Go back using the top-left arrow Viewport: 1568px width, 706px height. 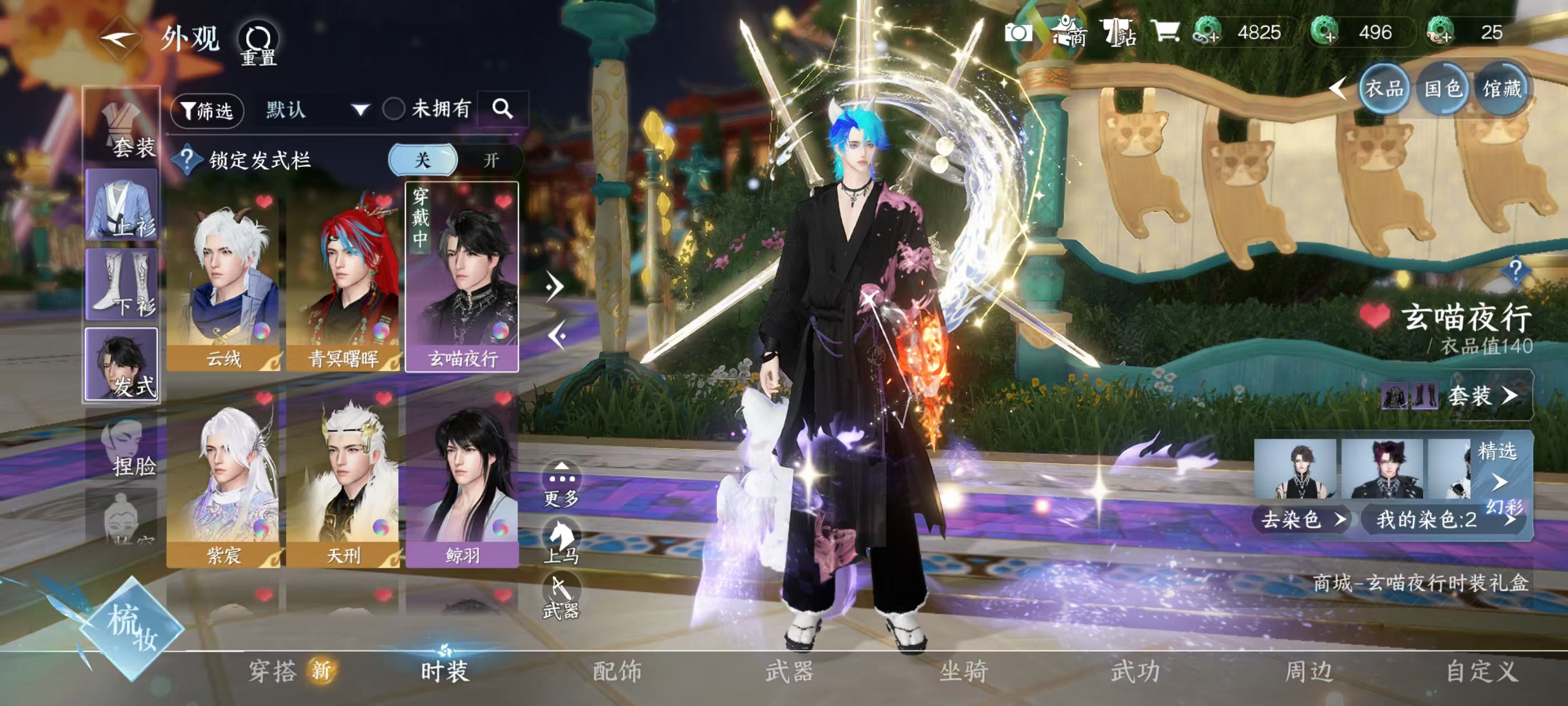point(119,40)
